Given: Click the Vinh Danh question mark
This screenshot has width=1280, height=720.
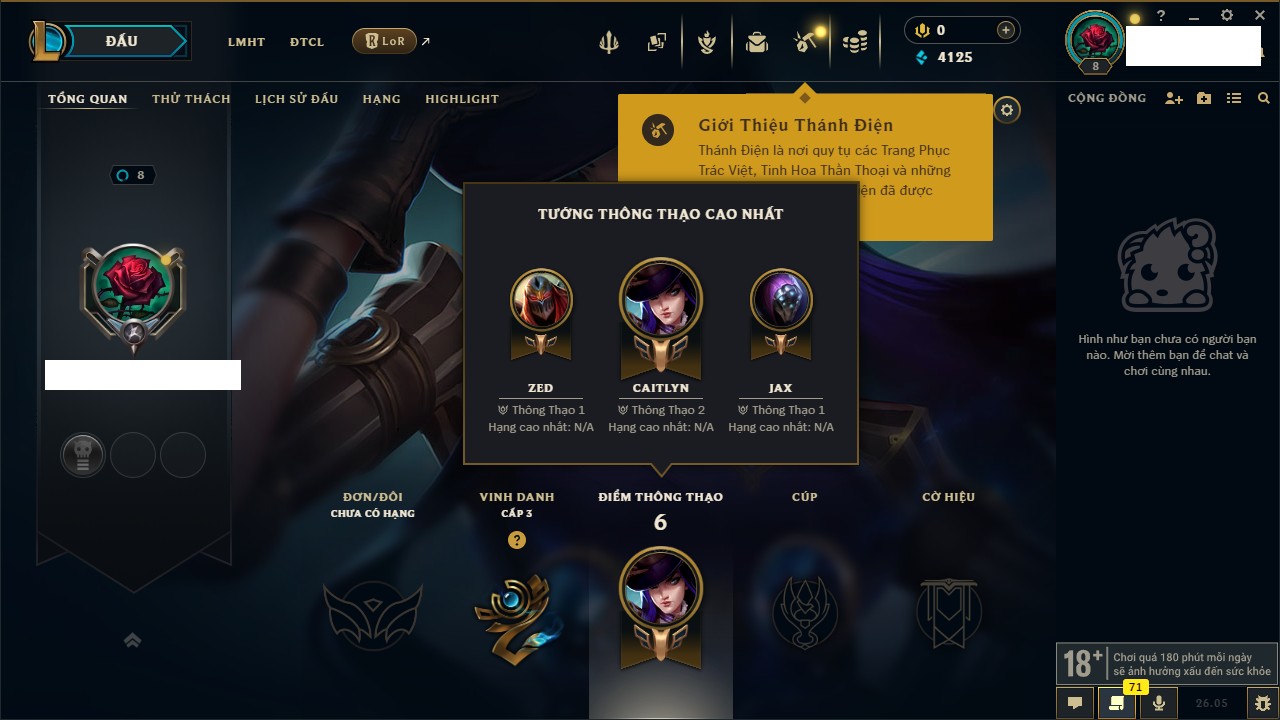Looking at the screenshot, I should click(516, 540).
